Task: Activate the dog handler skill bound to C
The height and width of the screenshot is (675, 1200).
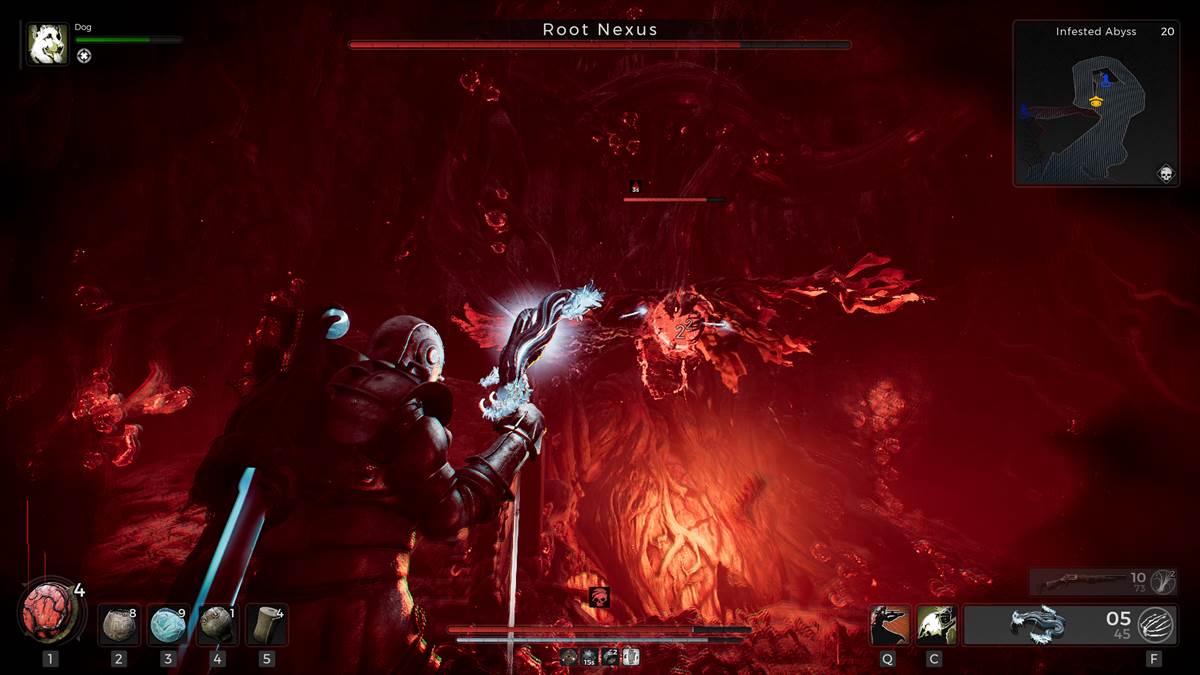Action: (x=937, y=625)
